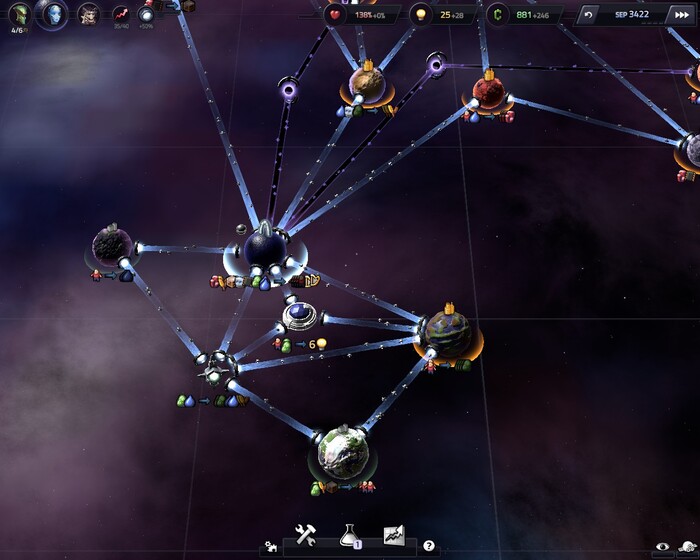Open the green credits indicator

tap(496, 15)
